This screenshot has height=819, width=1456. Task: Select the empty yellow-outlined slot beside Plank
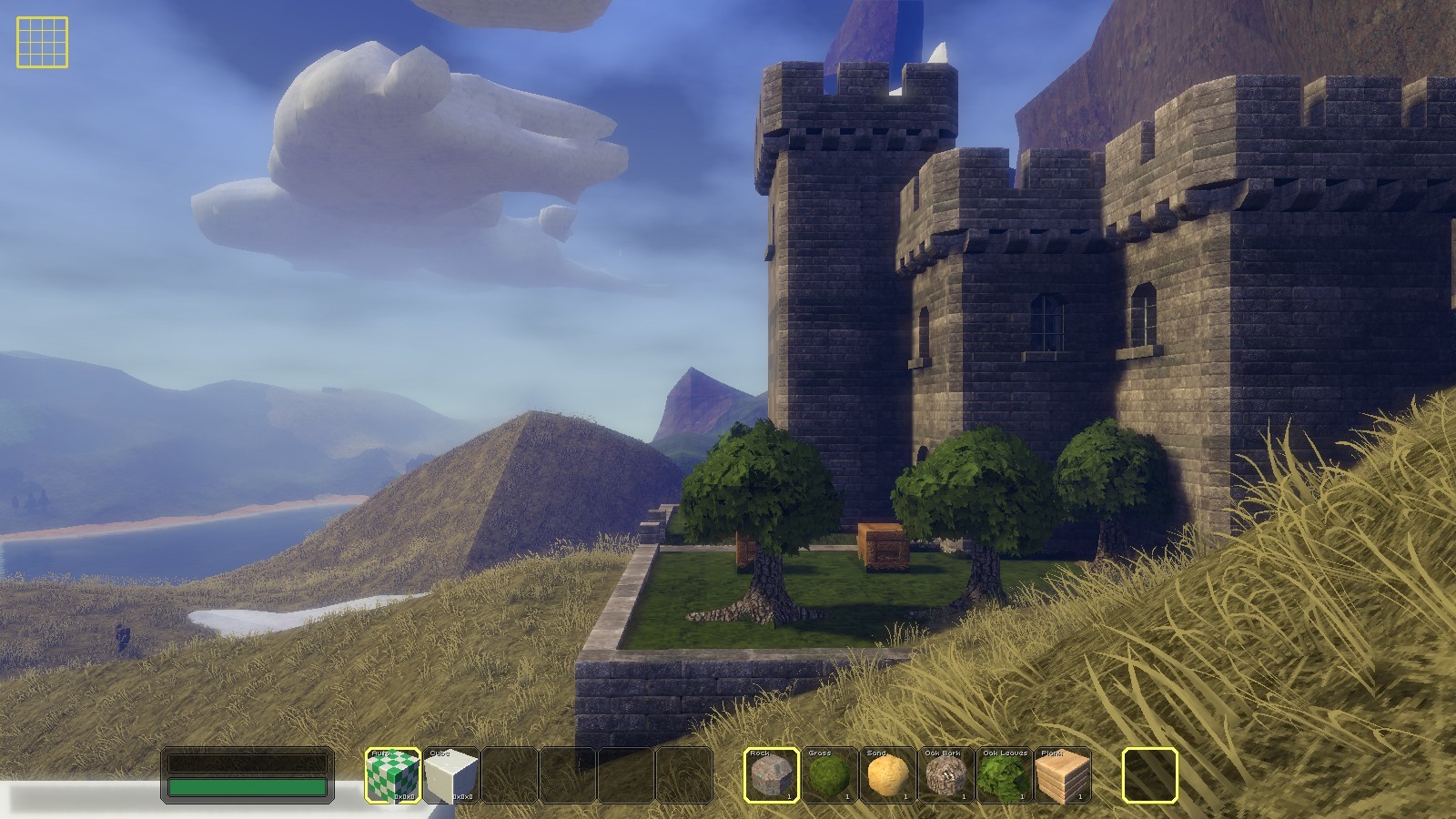tap(1150, 775)
